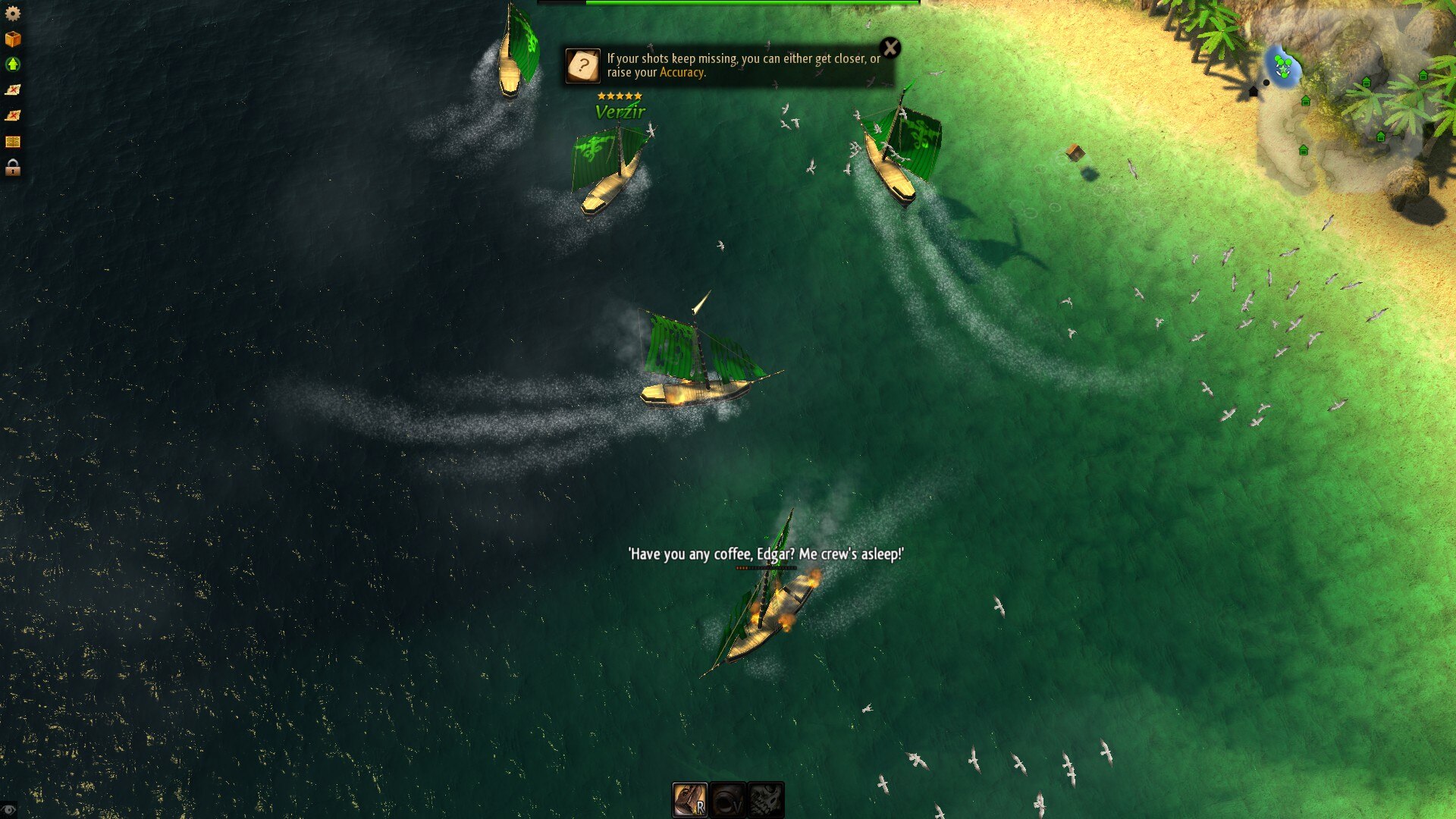The image size is (1456, 819).
Task: Toggle the eye icon in corner
Action: 8,810
